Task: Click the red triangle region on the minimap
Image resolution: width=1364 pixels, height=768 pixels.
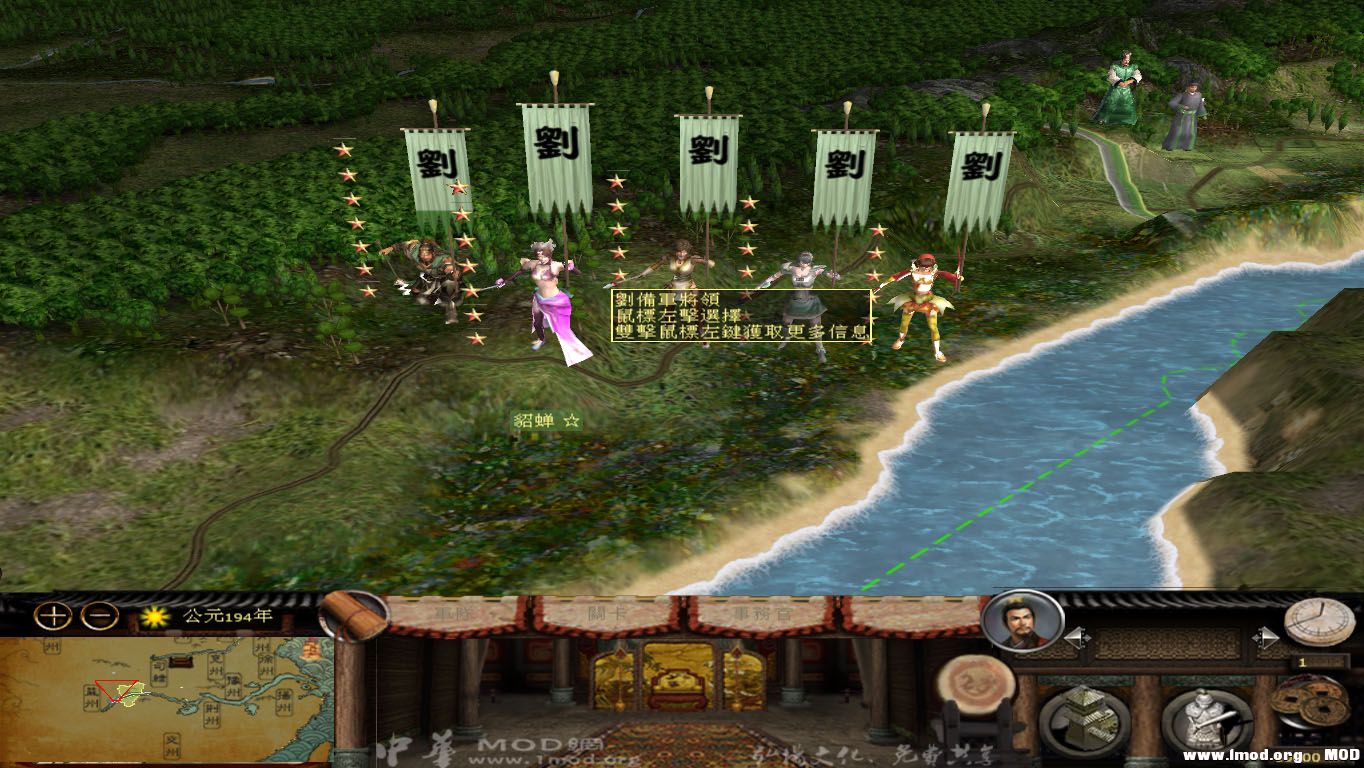Action: coord(114,690)
